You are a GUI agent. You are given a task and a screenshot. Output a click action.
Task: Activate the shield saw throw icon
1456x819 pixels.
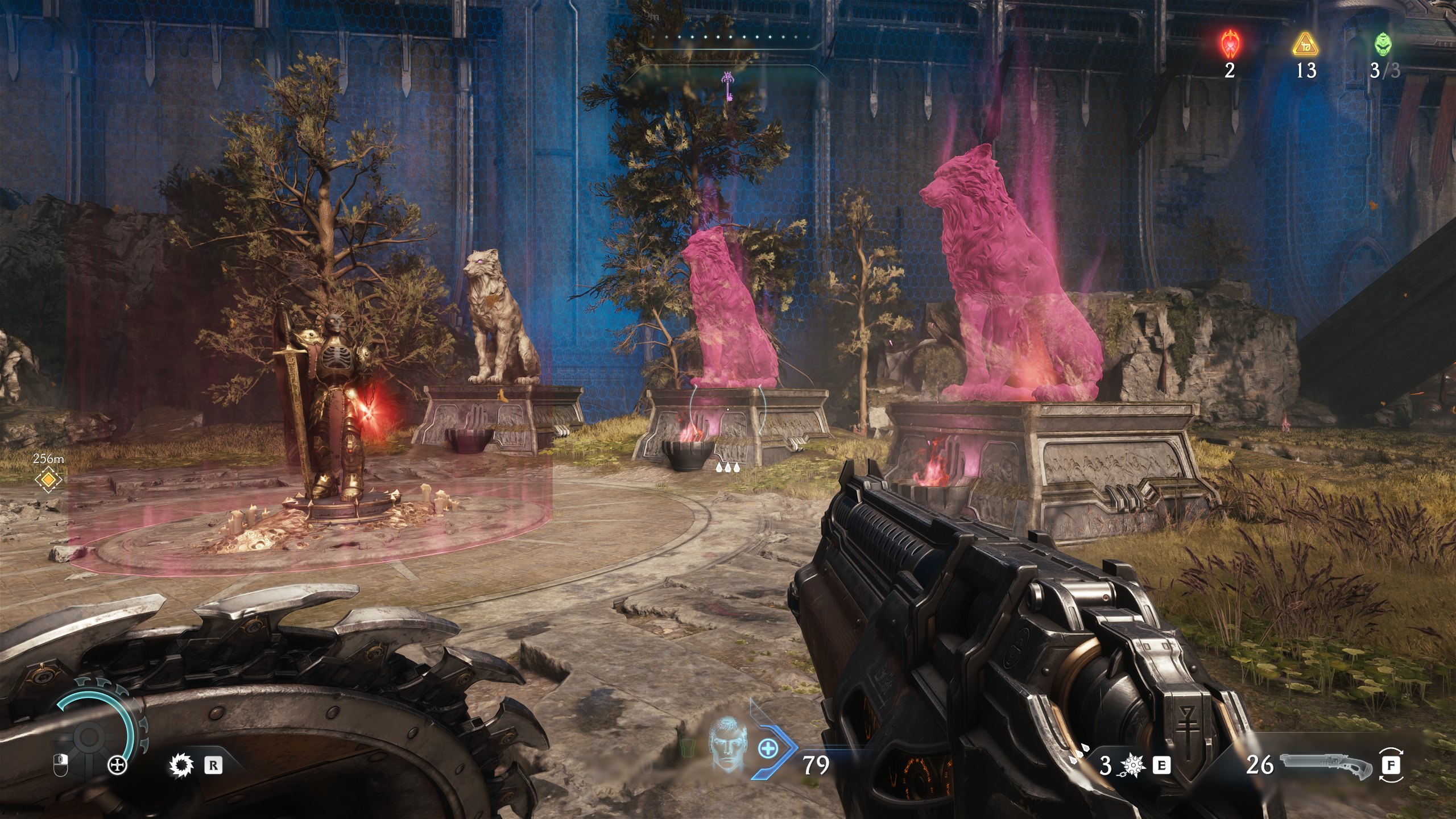click(x=181, y=766)
